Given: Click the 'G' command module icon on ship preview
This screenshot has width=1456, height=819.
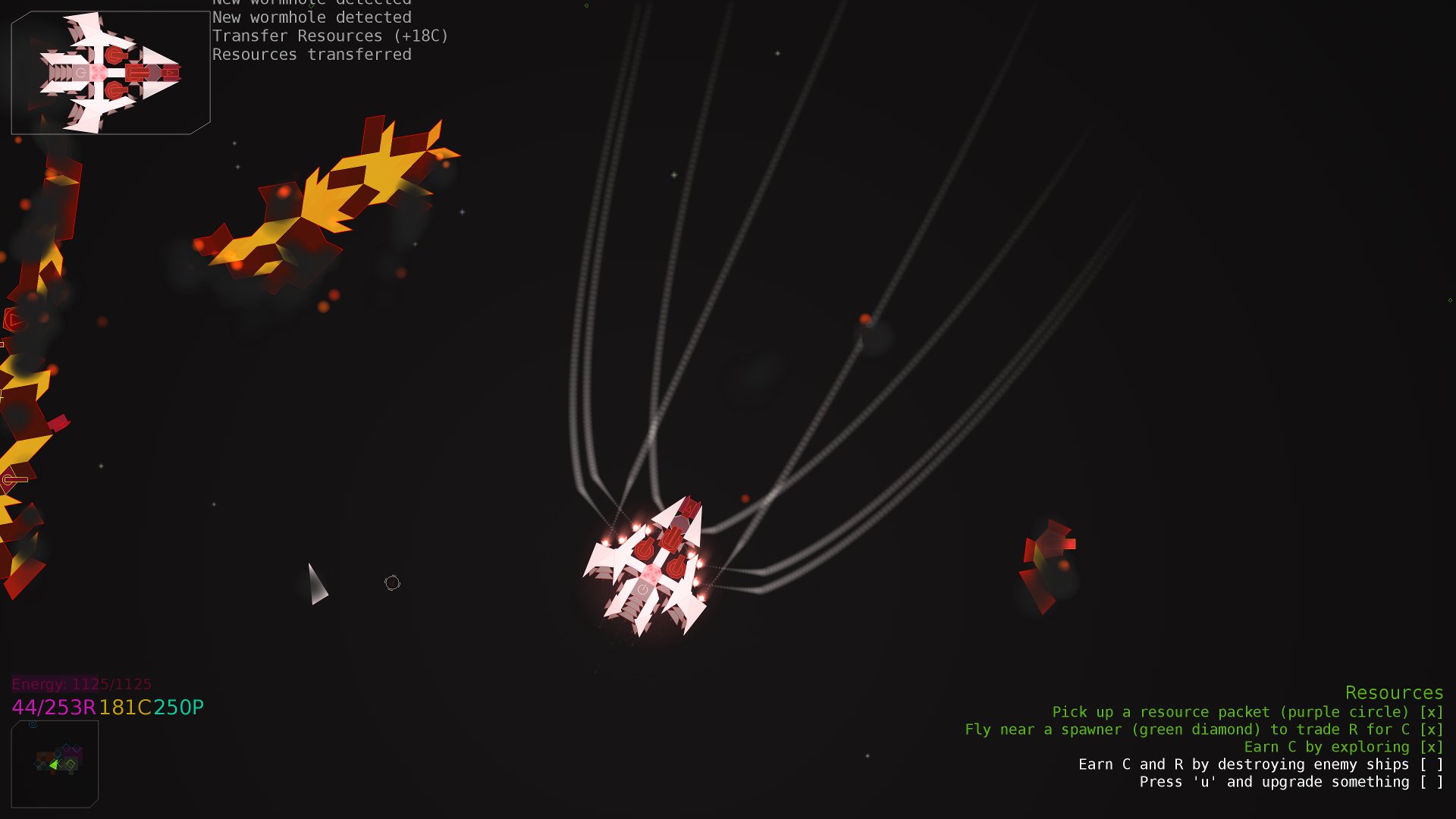Looking at the screenshot, I should coord(80,73).
